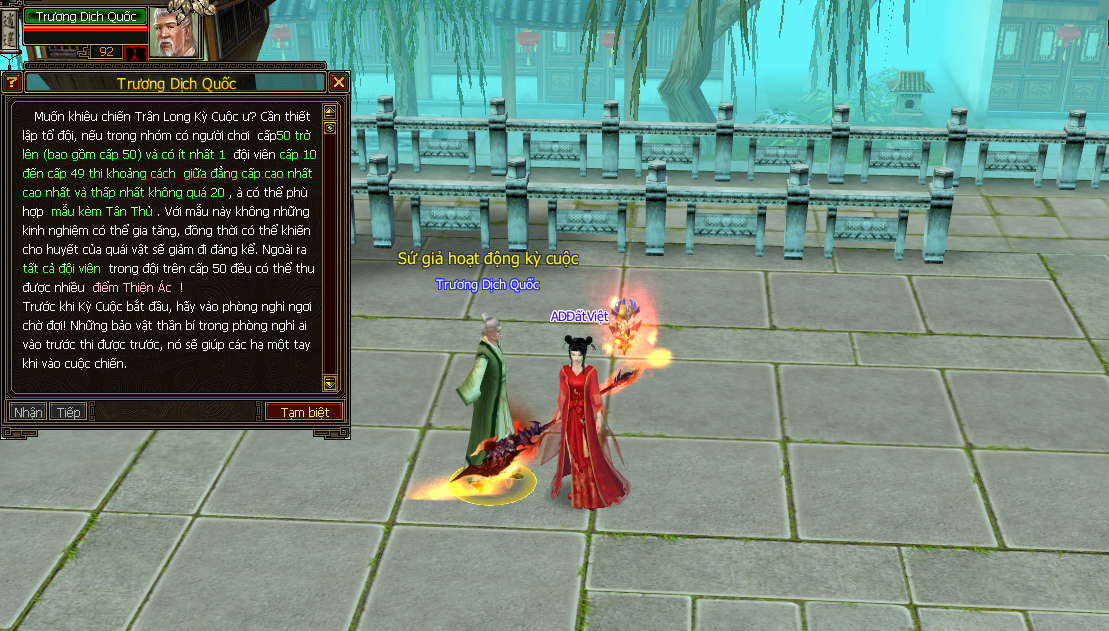The height and width of the screenshot is (631, 1109).
Task: Open the dialogue help question mark
Action: coord(12,83)
